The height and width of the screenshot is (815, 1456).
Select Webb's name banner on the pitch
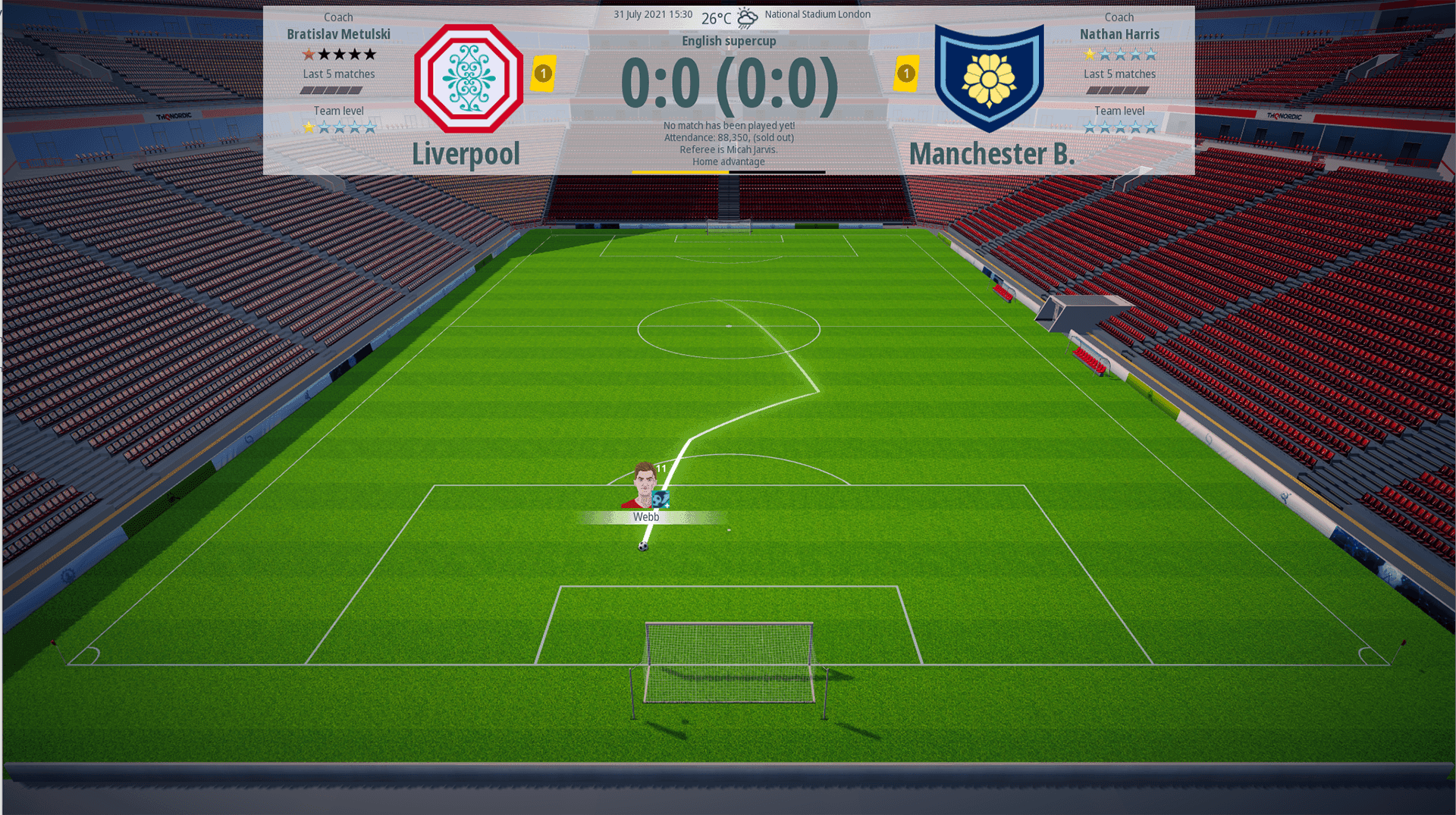648,517
